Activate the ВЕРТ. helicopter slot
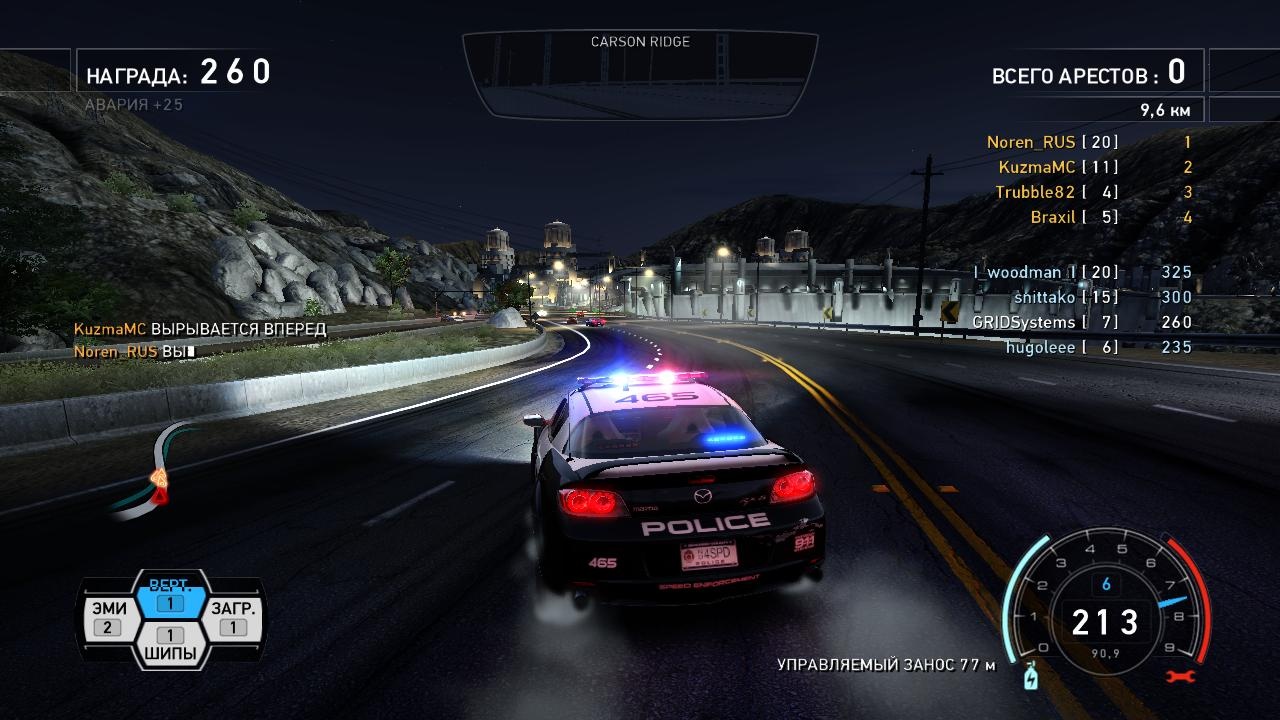1280x720 pixels. pyautogui.click(x=170, y=595)
